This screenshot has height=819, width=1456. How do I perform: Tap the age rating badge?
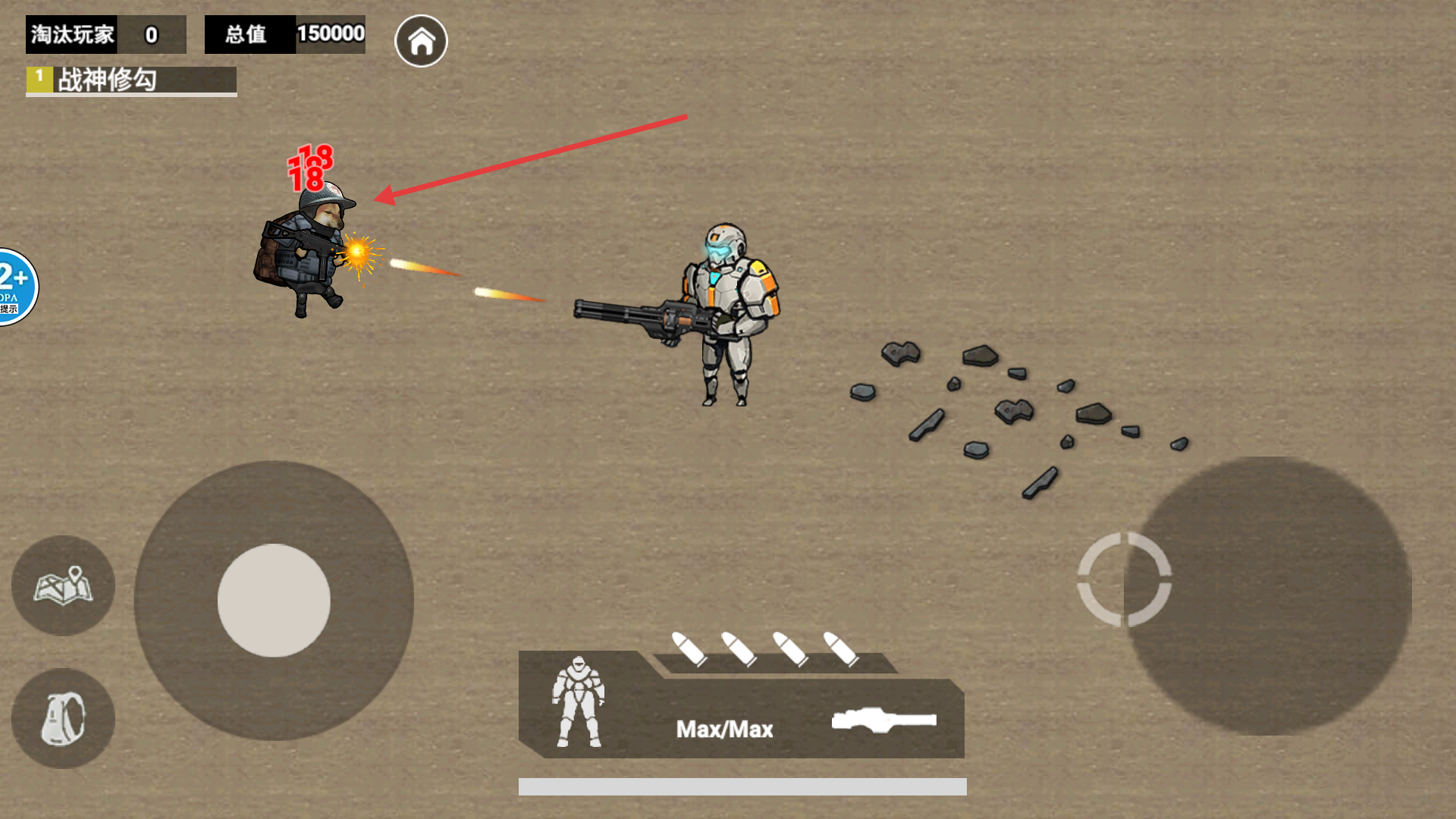(x=15, y=287)
